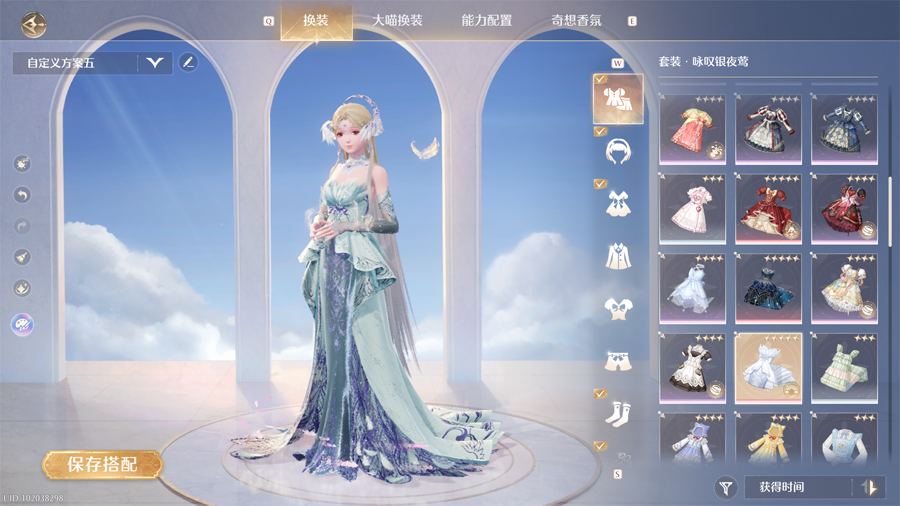Viewport: 900px width, 506px height.
Task: Click the pencil edit icon beside the preset name
Action: click(x=188, y=63)
